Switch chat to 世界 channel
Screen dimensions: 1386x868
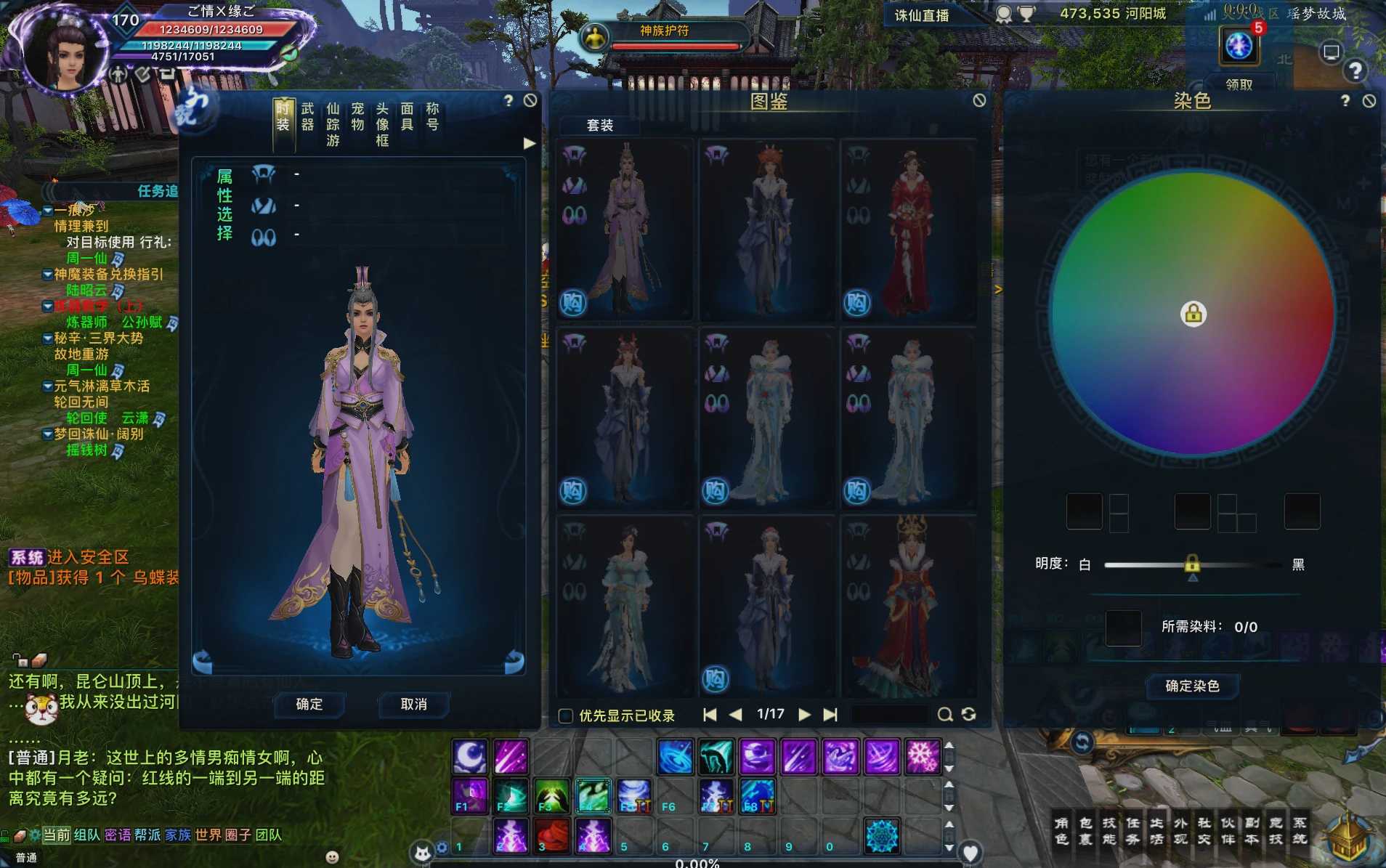point(208,835)
